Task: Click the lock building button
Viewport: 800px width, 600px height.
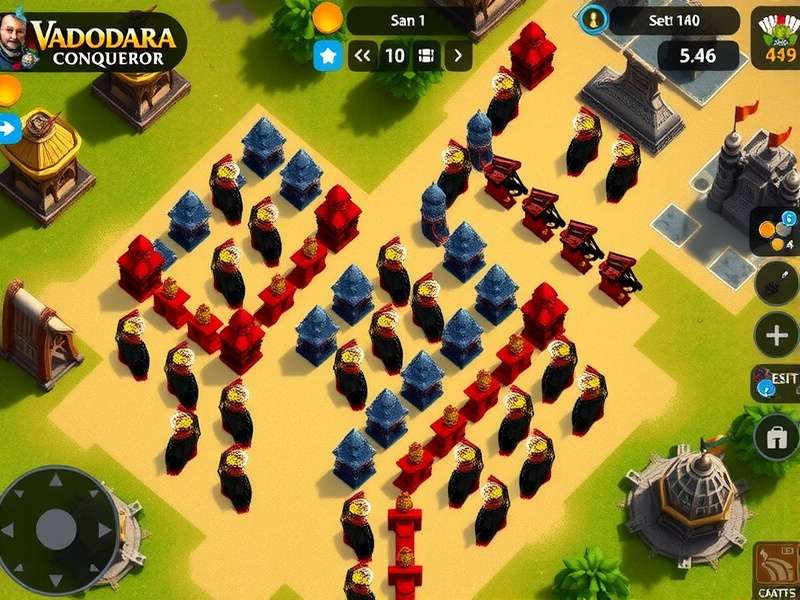Action: 776,437
